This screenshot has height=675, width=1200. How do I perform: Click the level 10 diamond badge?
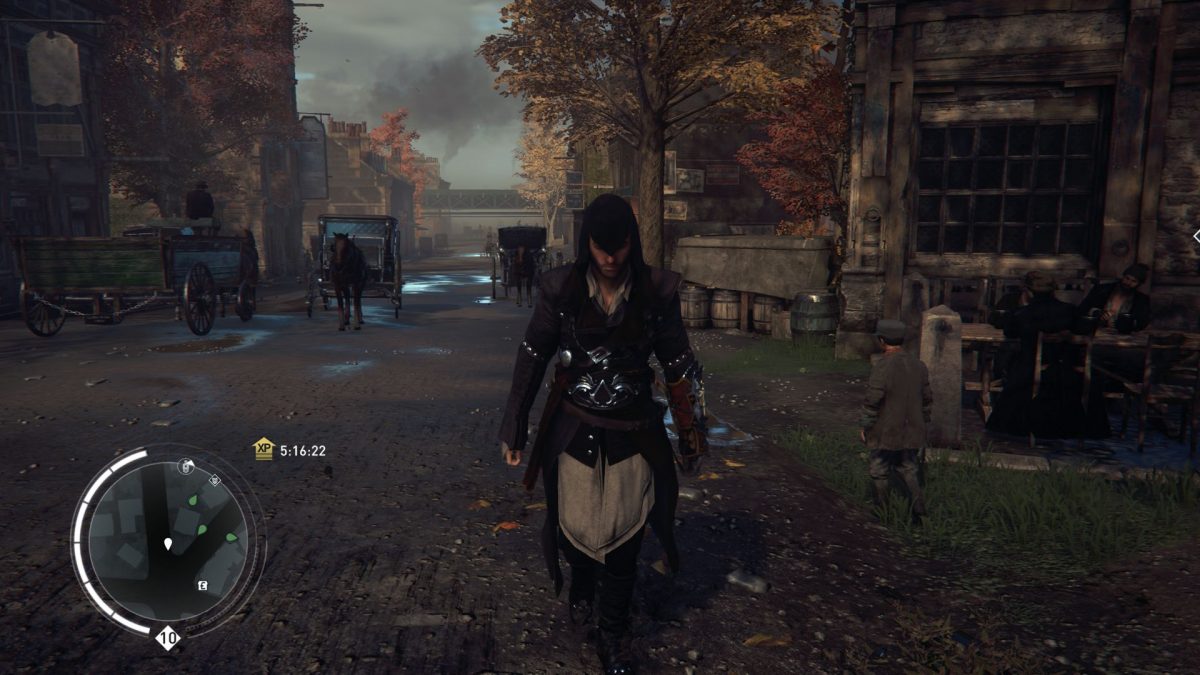click(168, 638)
